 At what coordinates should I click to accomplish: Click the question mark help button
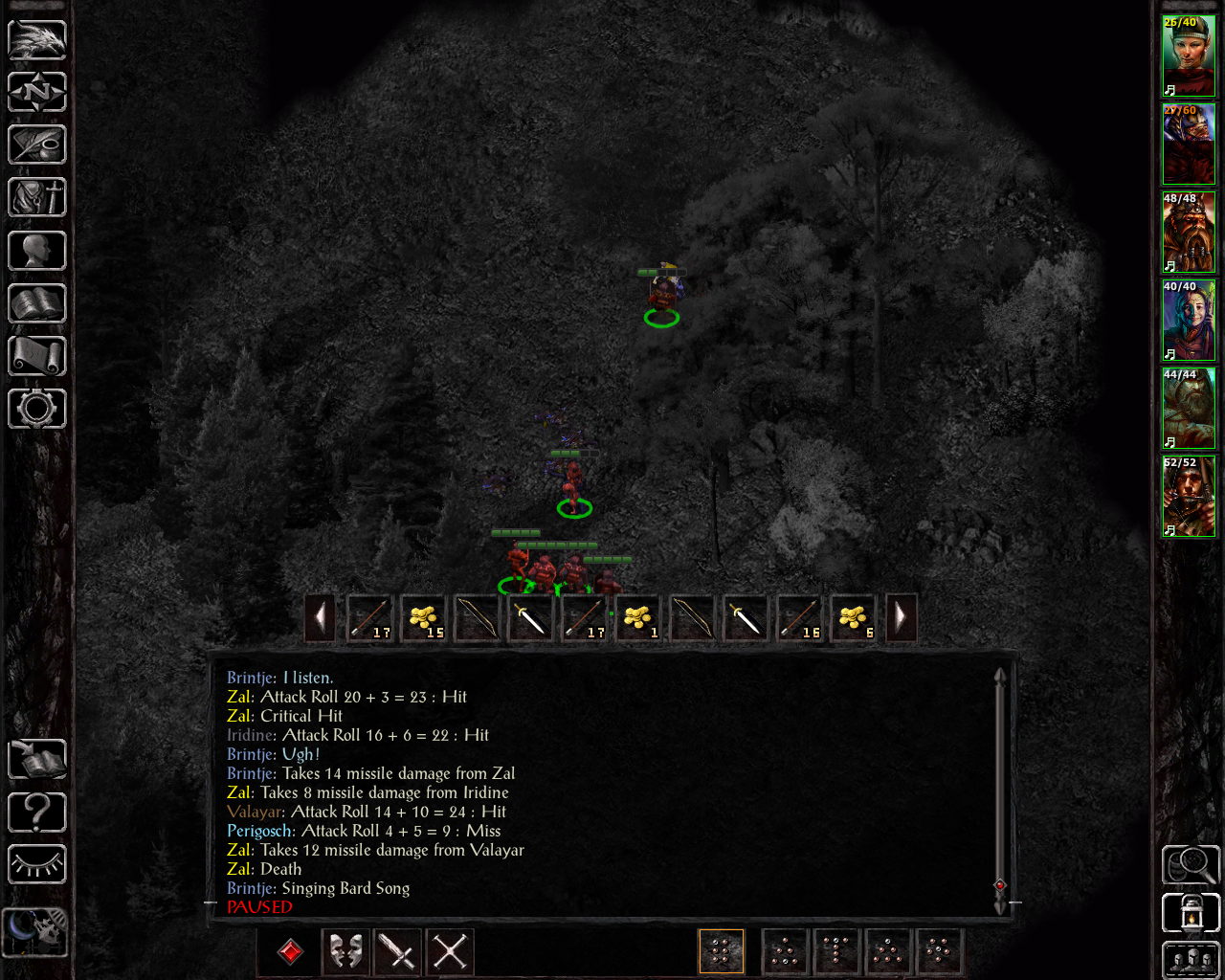37,813
